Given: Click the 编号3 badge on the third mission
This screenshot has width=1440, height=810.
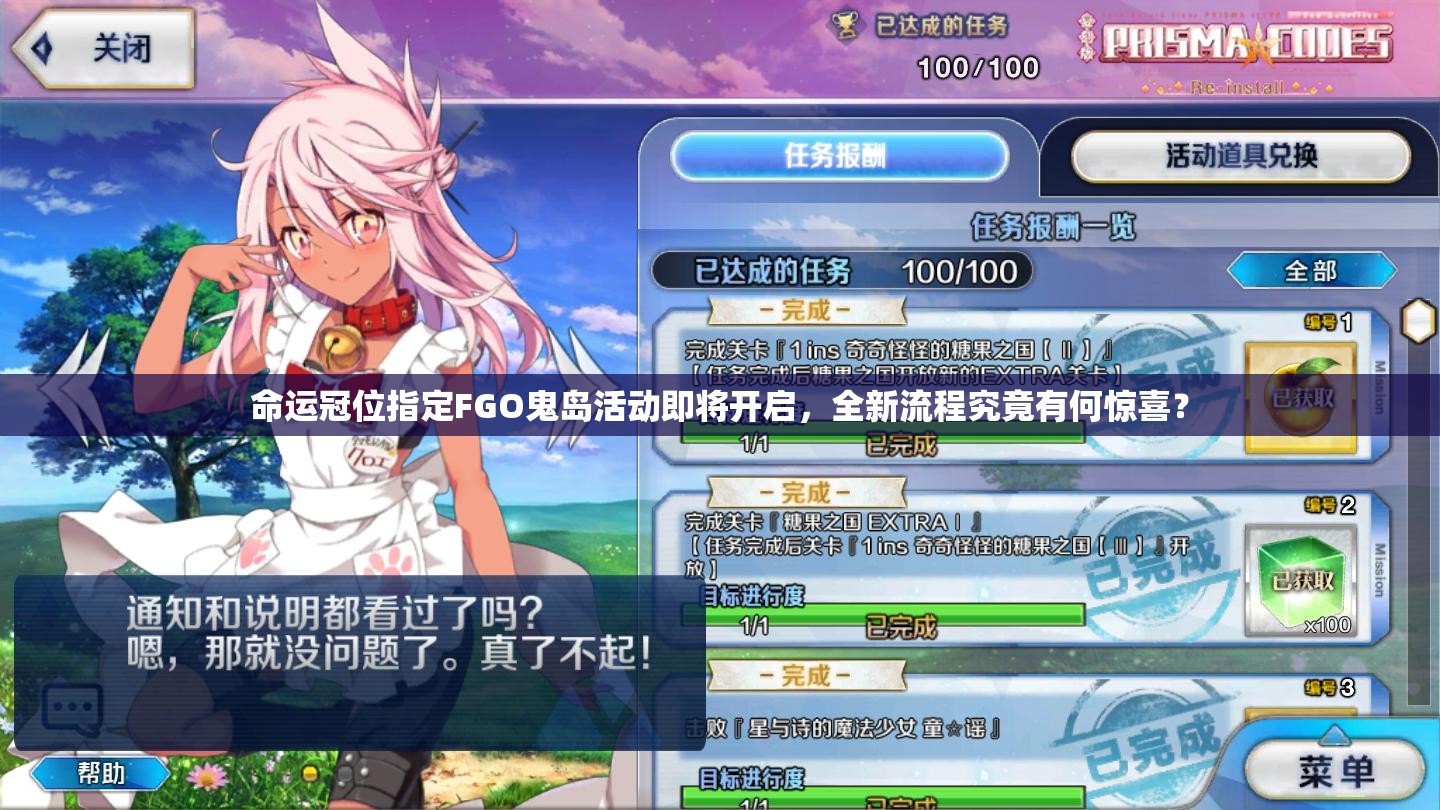Looking at the screenshot, I should click(x=1330, y=688).
